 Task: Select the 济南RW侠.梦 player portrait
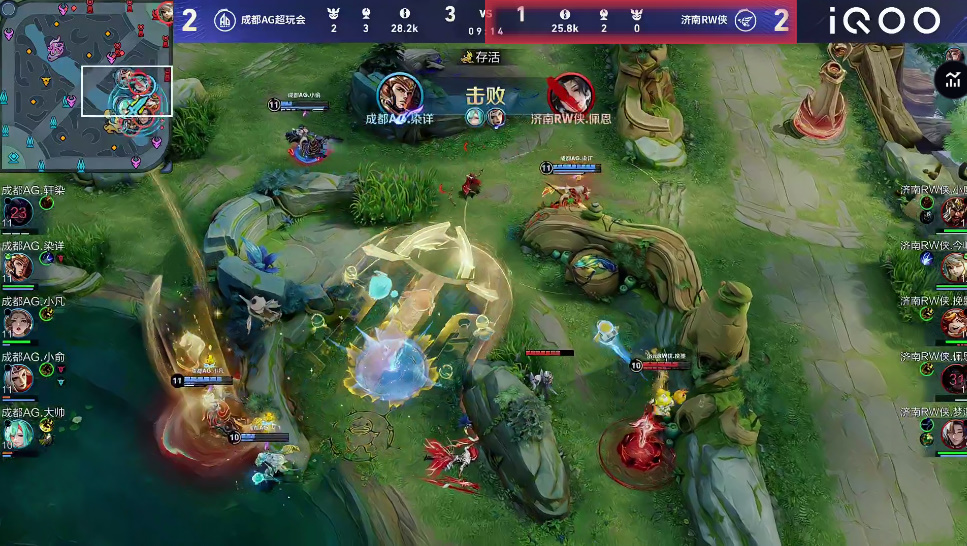click(952, 433)
